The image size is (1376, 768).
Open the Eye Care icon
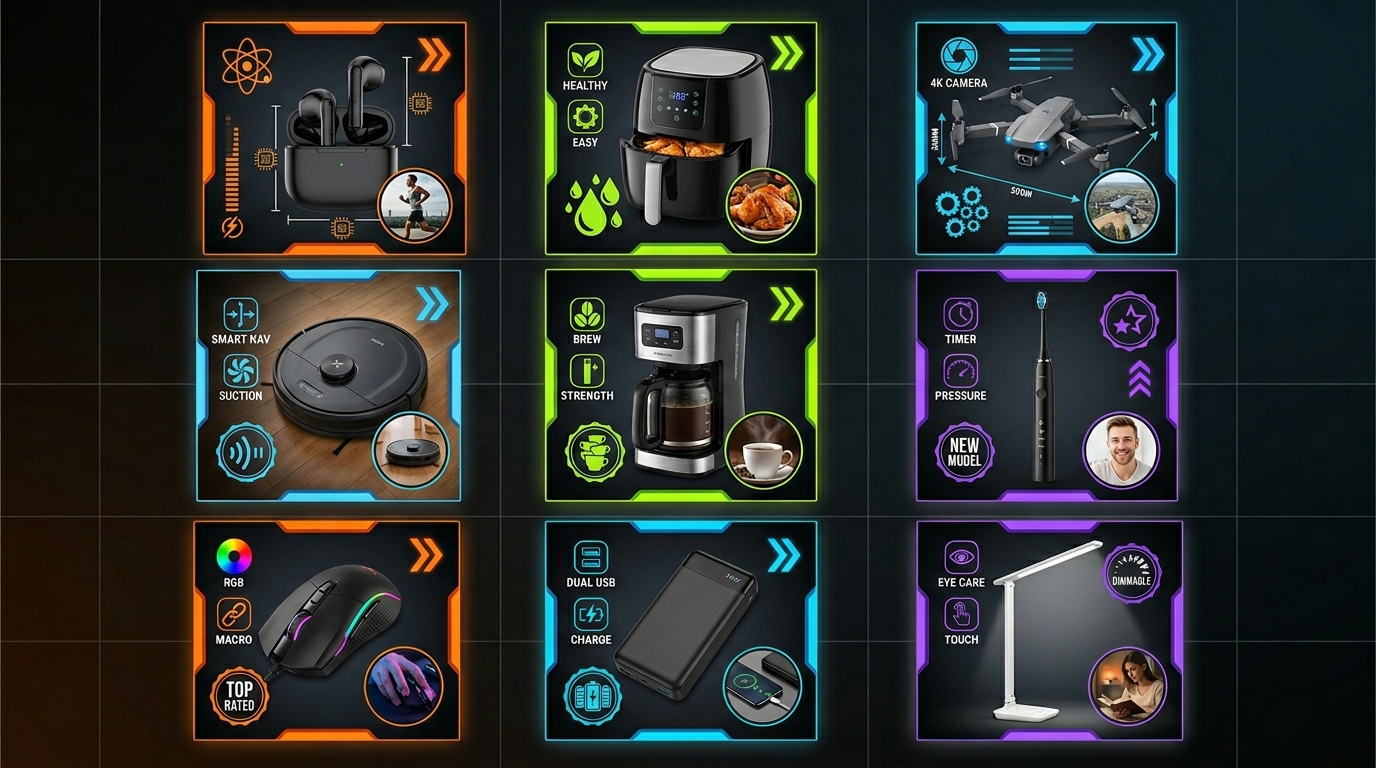tap(961, 557)
